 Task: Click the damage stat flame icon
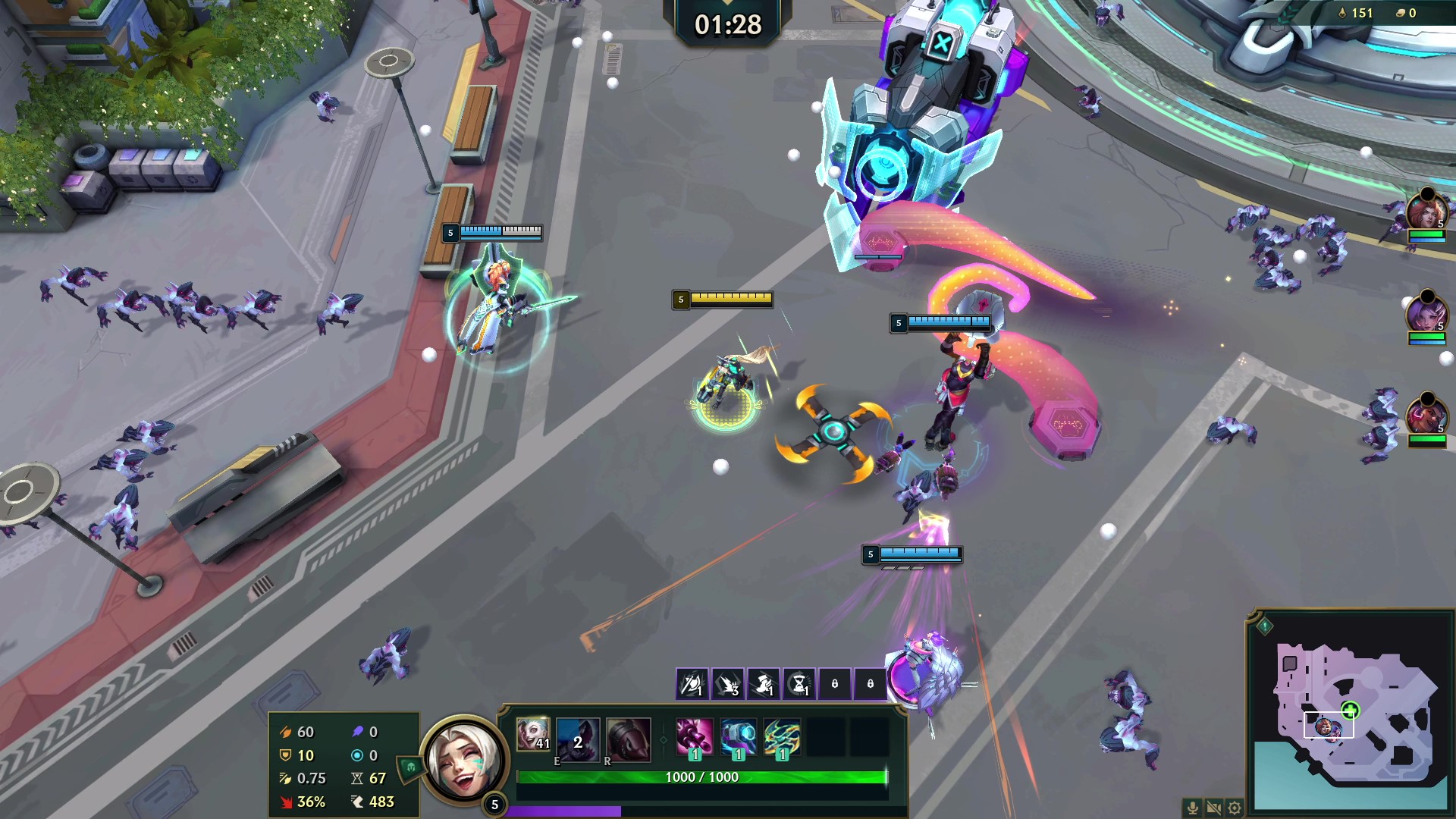(286, 733)
